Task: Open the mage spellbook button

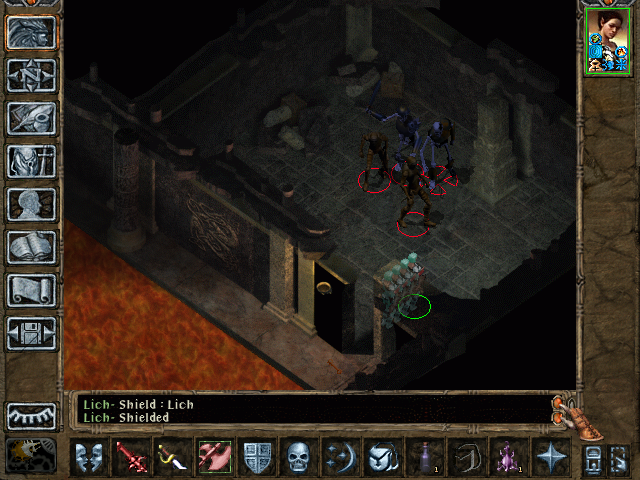Action: (32, 247)
